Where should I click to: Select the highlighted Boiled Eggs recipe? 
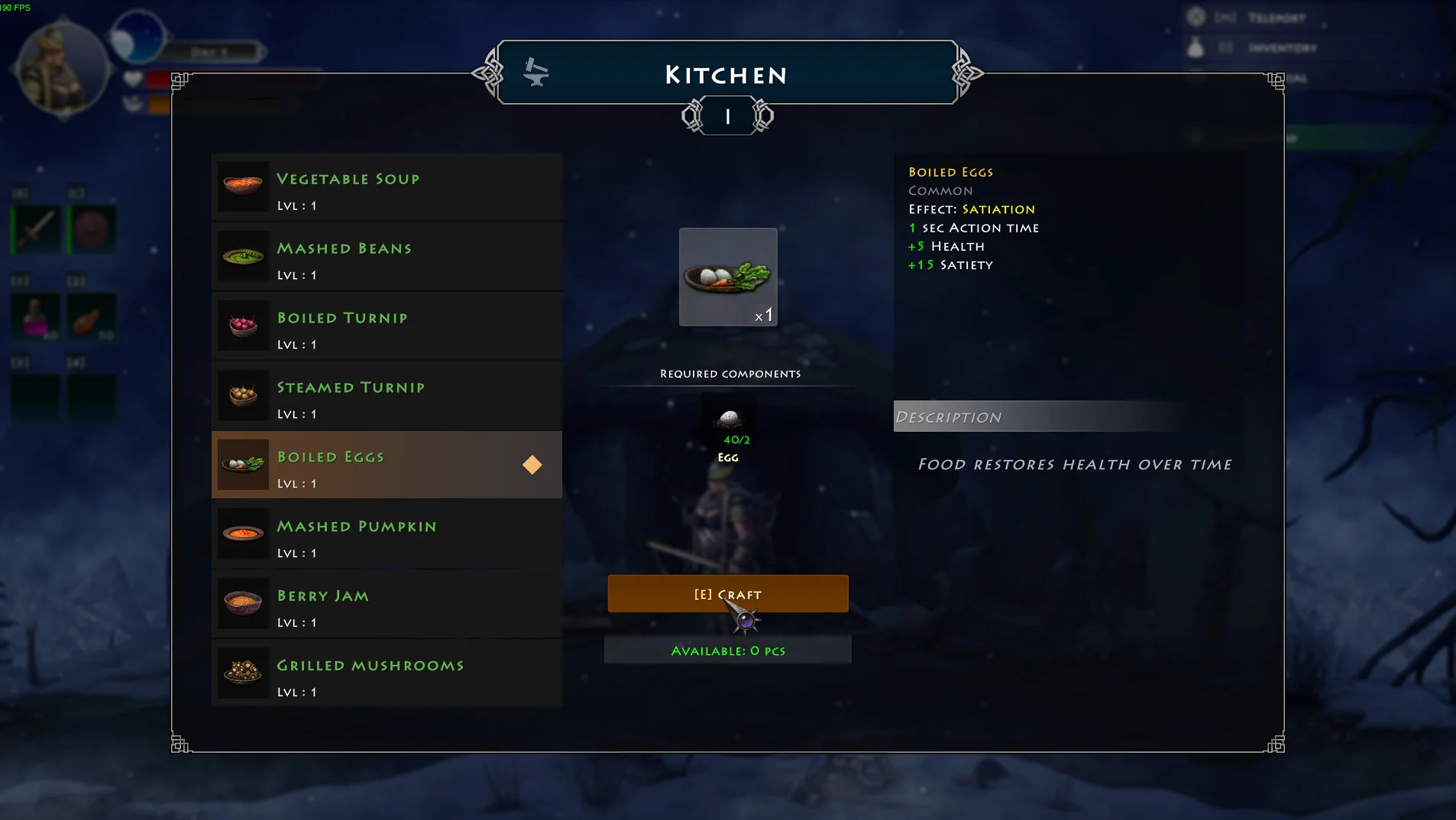point(387,465)
